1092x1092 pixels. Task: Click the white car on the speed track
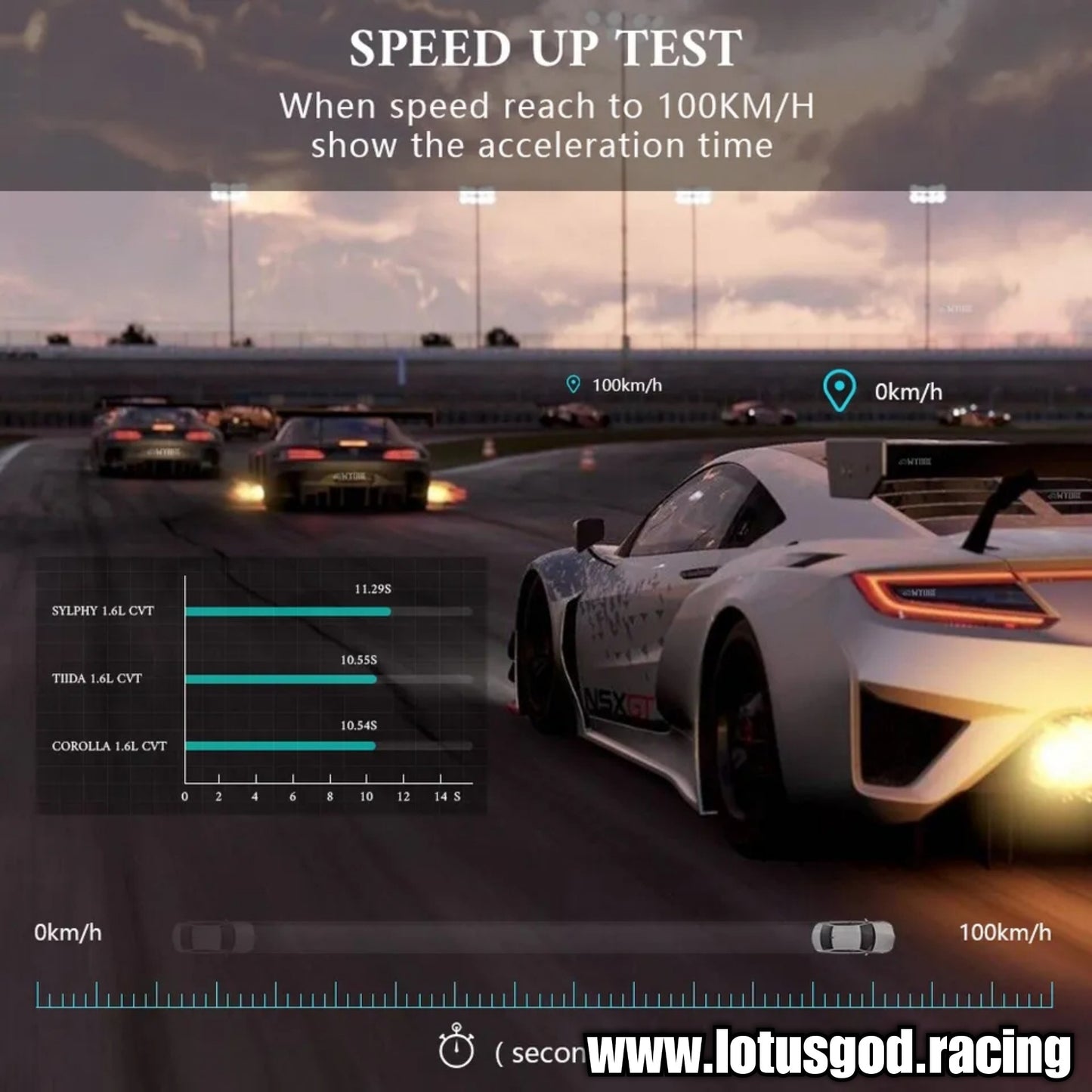coord(852,937)
